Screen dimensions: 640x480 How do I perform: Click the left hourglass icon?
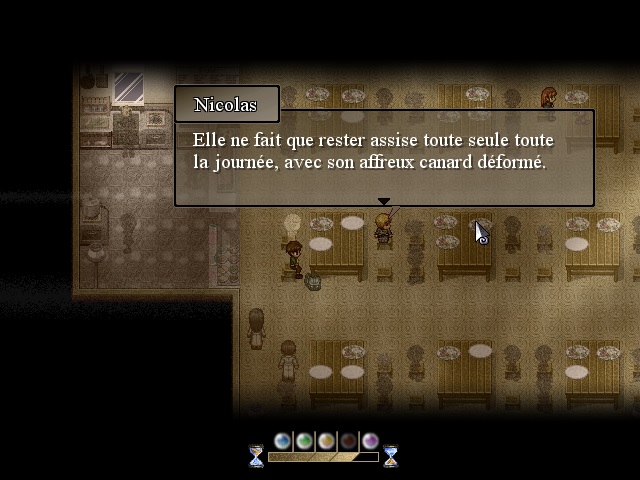pyautogui.click(x=256, y=456)
